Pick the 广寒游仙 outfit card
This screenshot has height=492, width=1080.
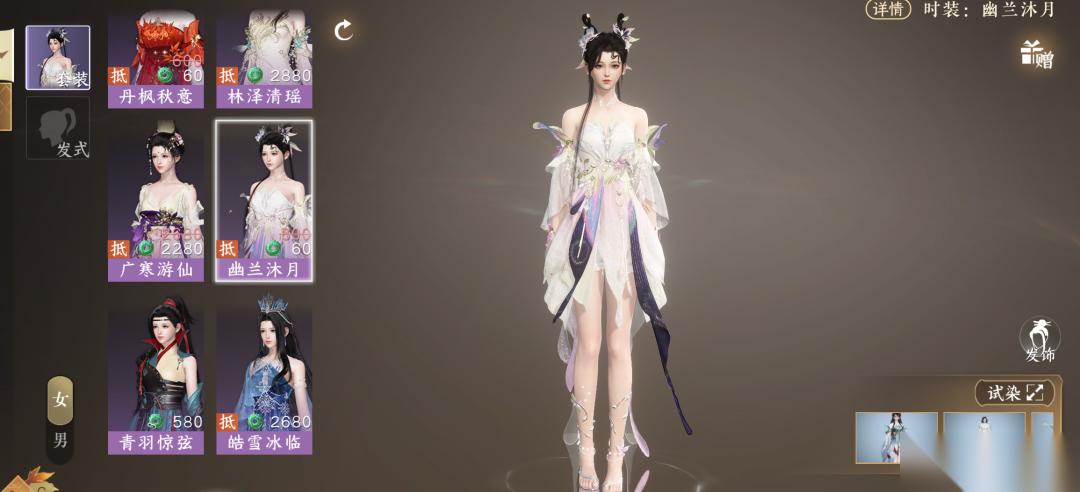(156, 204)
